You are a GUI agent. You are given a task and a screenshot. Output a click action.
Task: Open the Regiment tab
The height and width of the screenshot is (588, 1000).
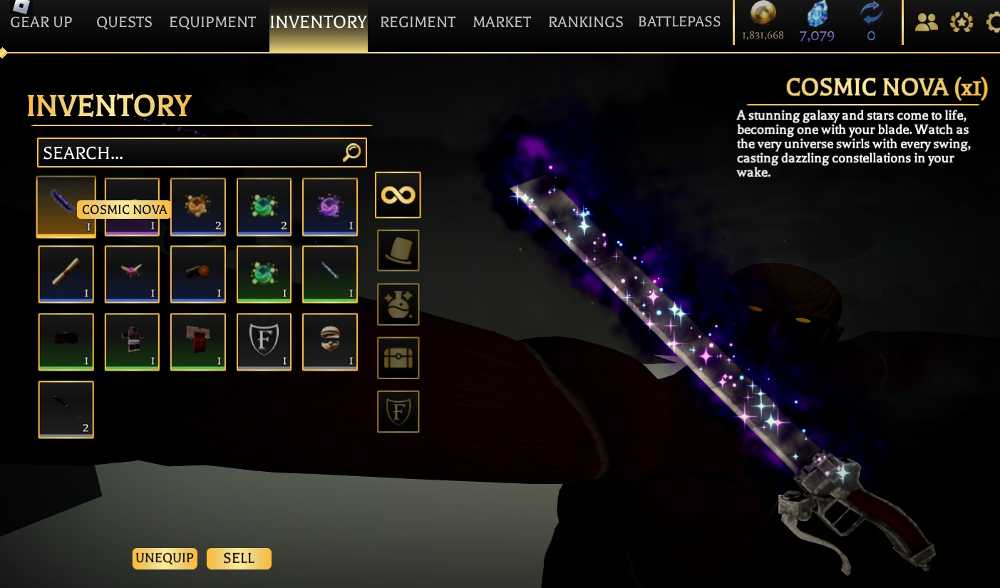417,22
